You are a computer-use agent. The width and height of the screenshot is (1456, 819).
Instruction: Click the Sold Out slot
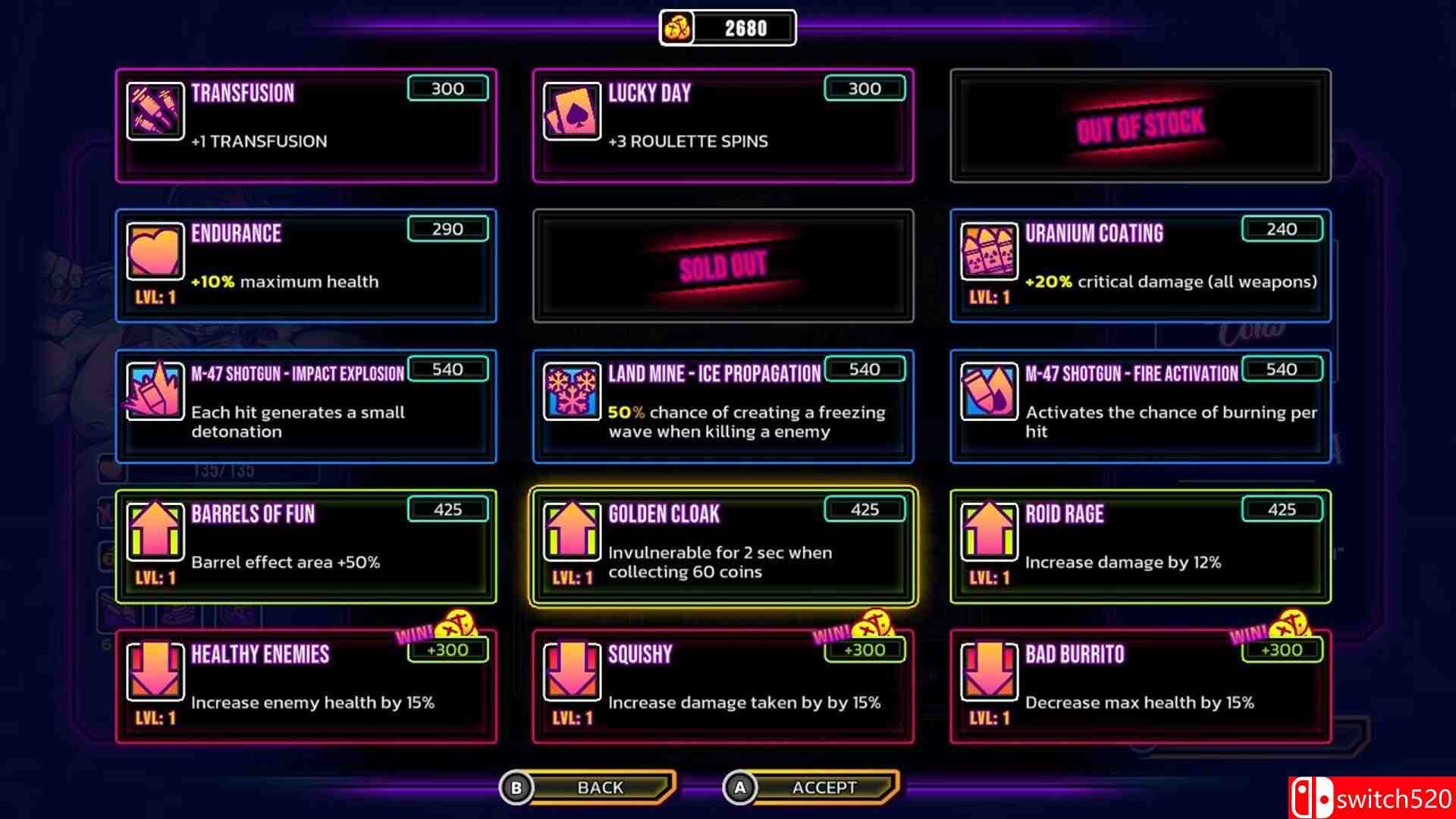point(723,265)
